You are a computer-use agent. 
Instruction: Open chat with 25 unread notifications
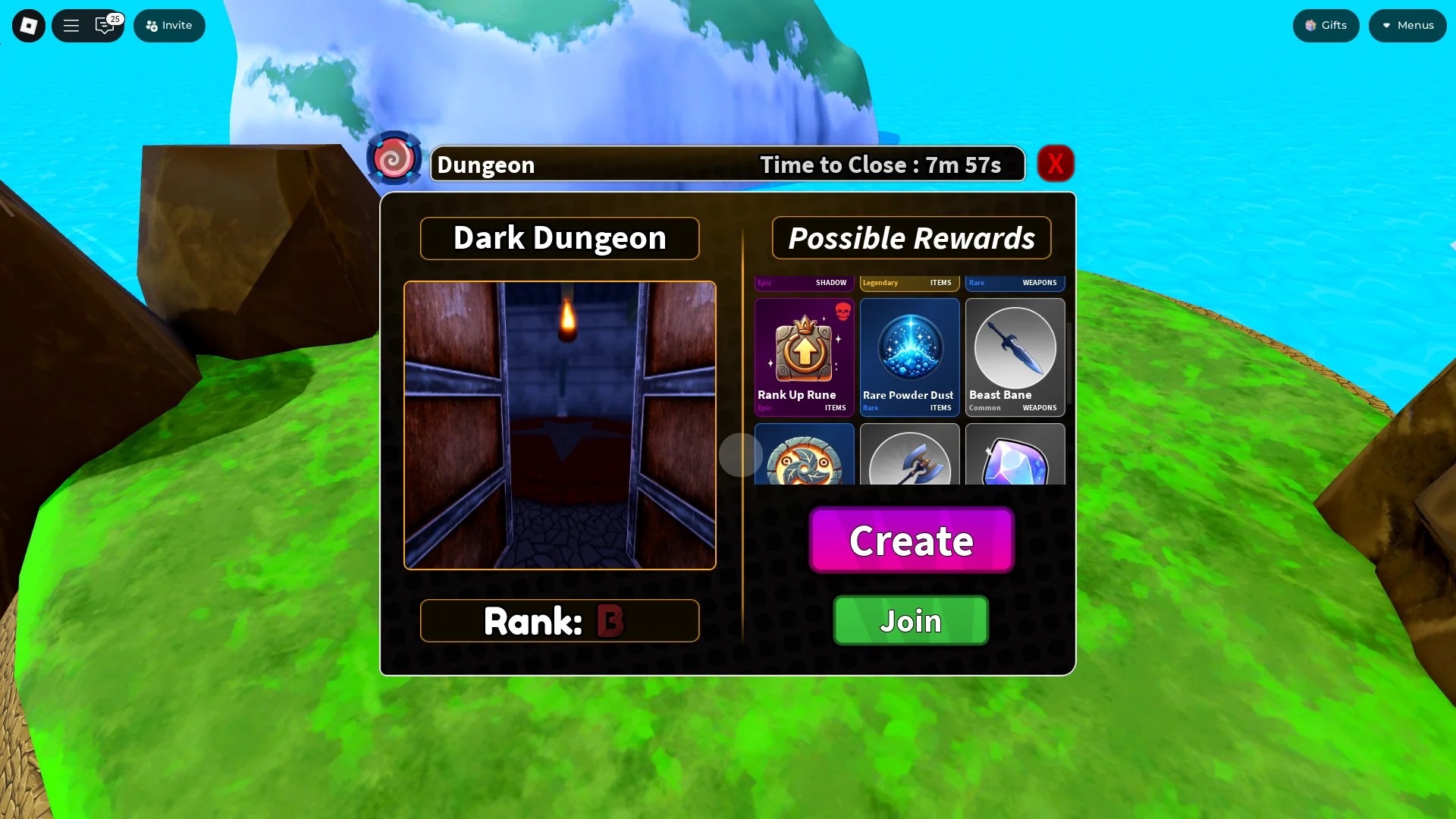pyautogui.click(x=105, y=26)
